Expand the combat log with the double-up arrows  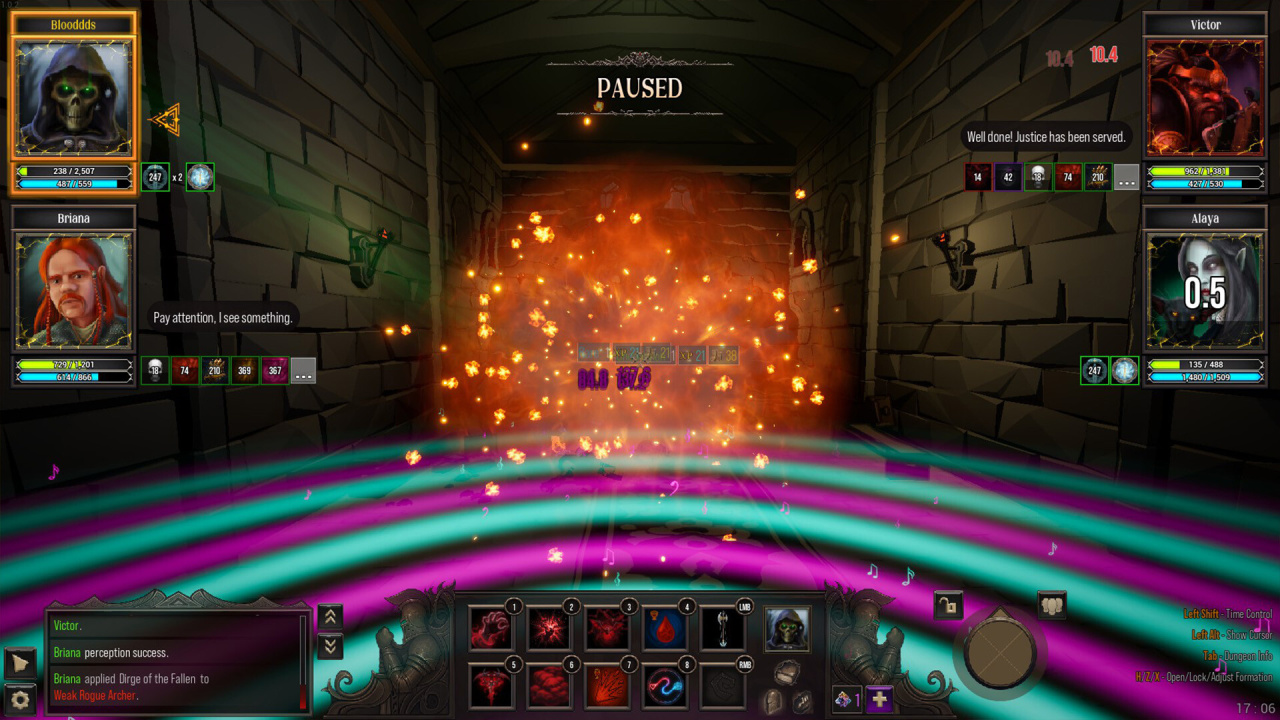point(329,617)
